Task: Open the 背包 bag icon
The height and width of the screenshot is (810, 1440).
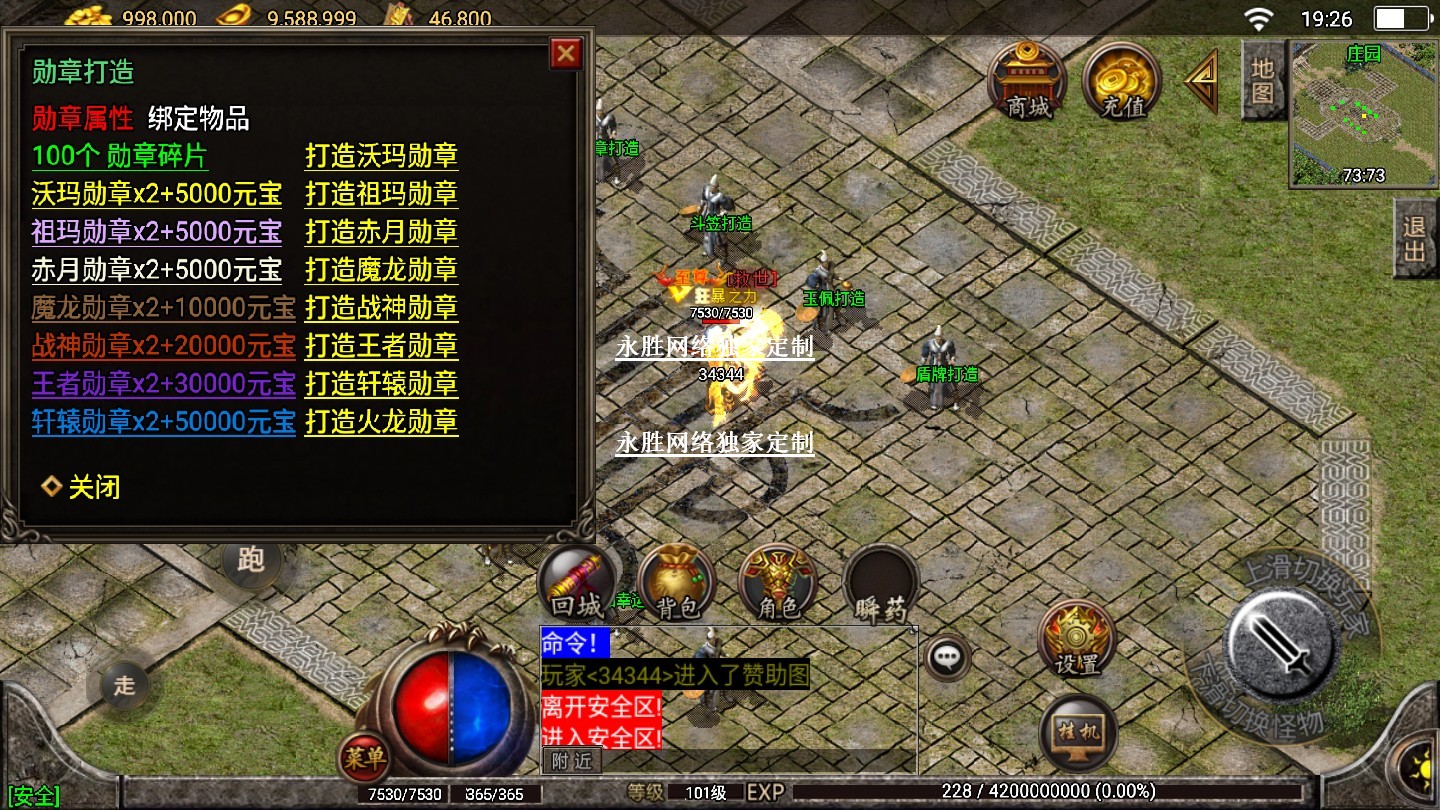Action: click(677, 585)
